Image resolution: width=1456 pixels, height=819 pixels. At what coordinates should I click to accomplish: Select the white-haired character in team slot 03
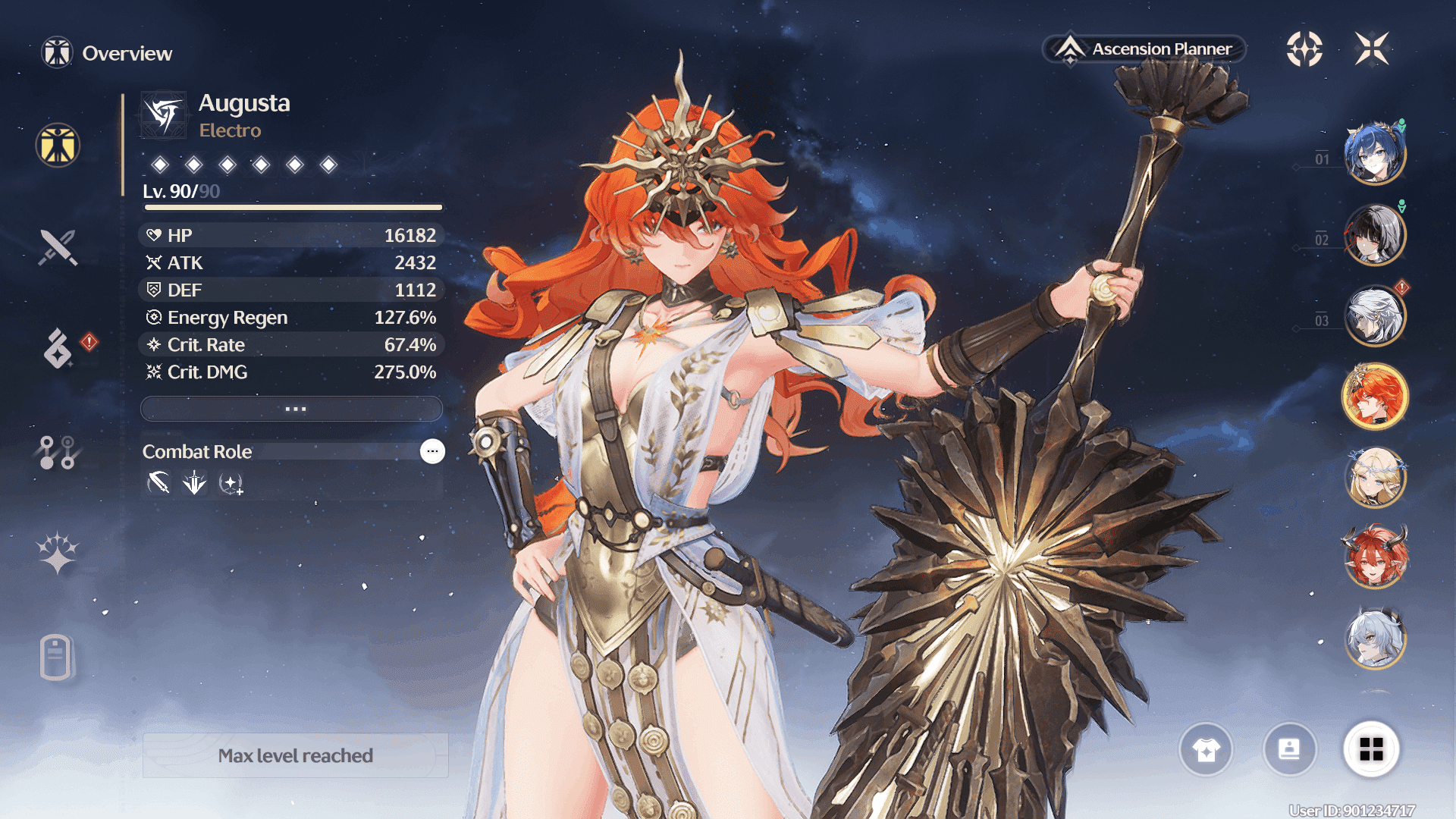pyautogui.click(x=1375, y=315)
